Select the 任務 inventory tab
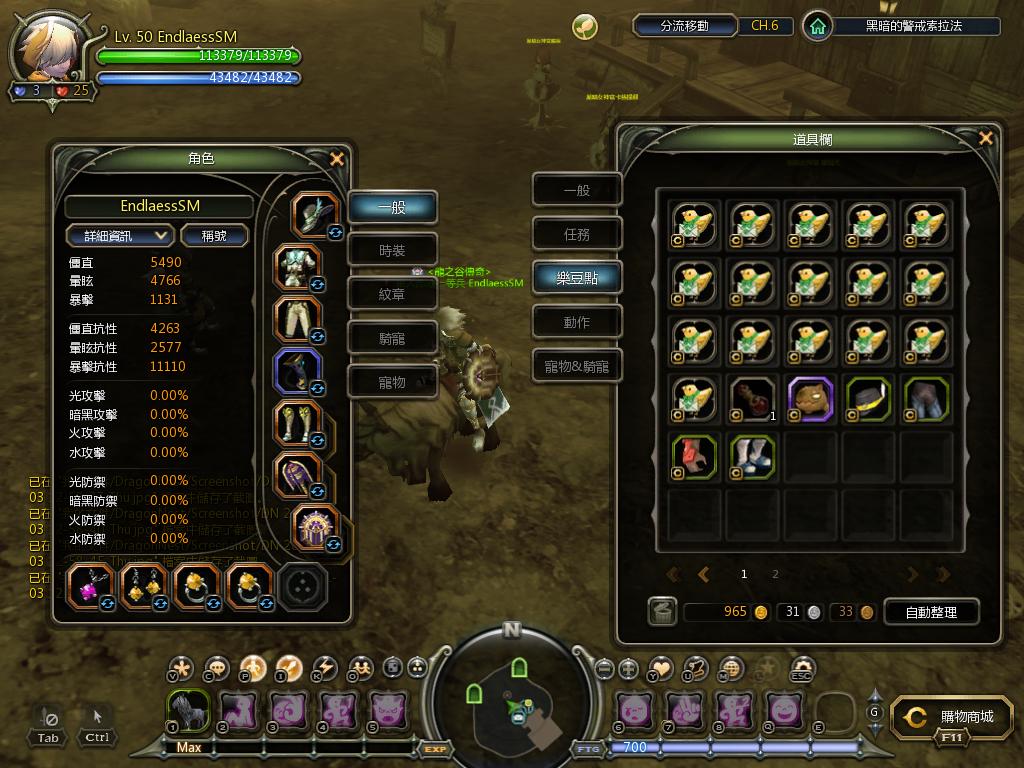 [x=577, y=234]
